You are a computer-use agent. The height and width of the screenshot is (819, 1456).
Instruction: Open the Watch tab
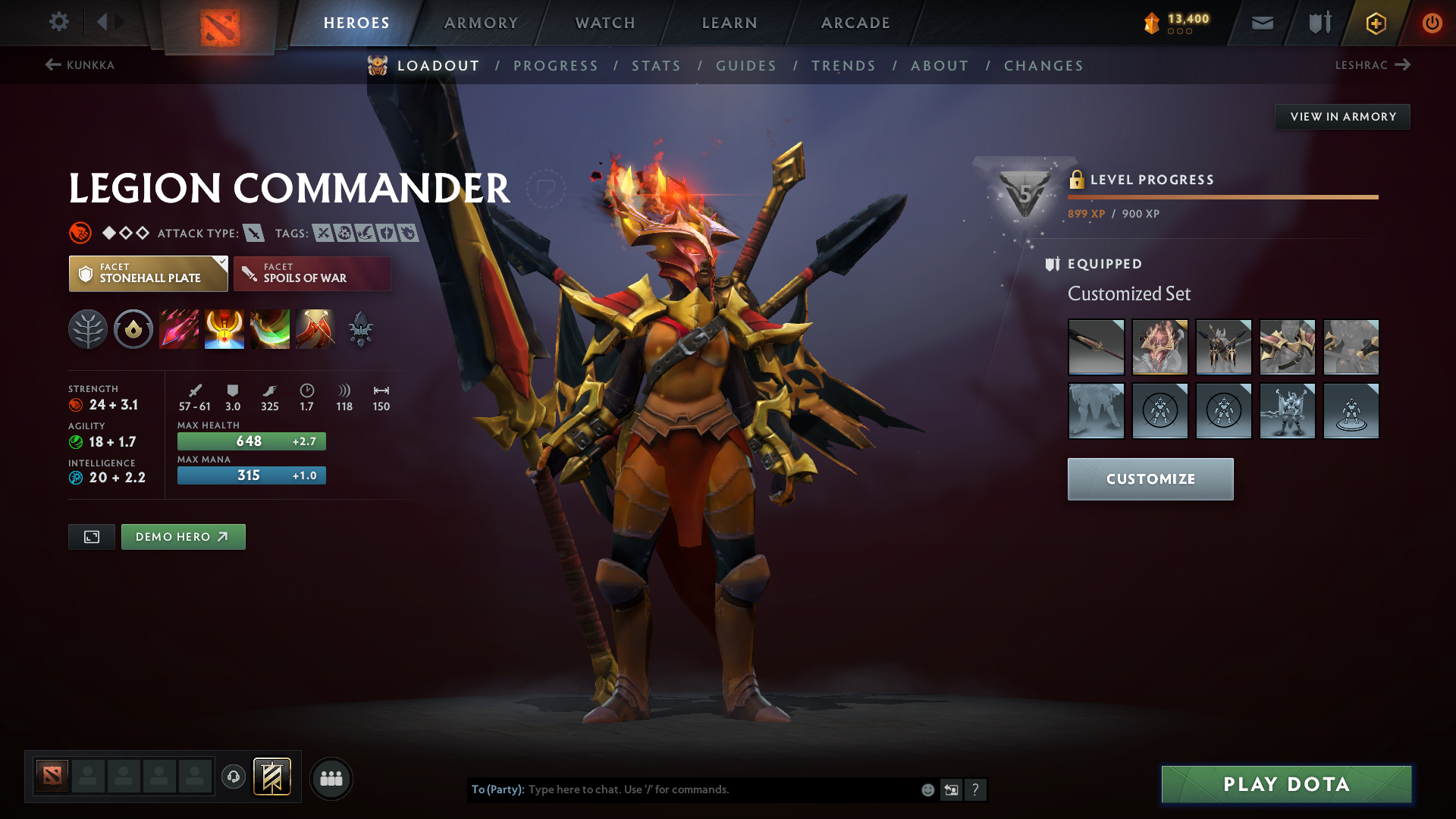[x=605, y=23]
